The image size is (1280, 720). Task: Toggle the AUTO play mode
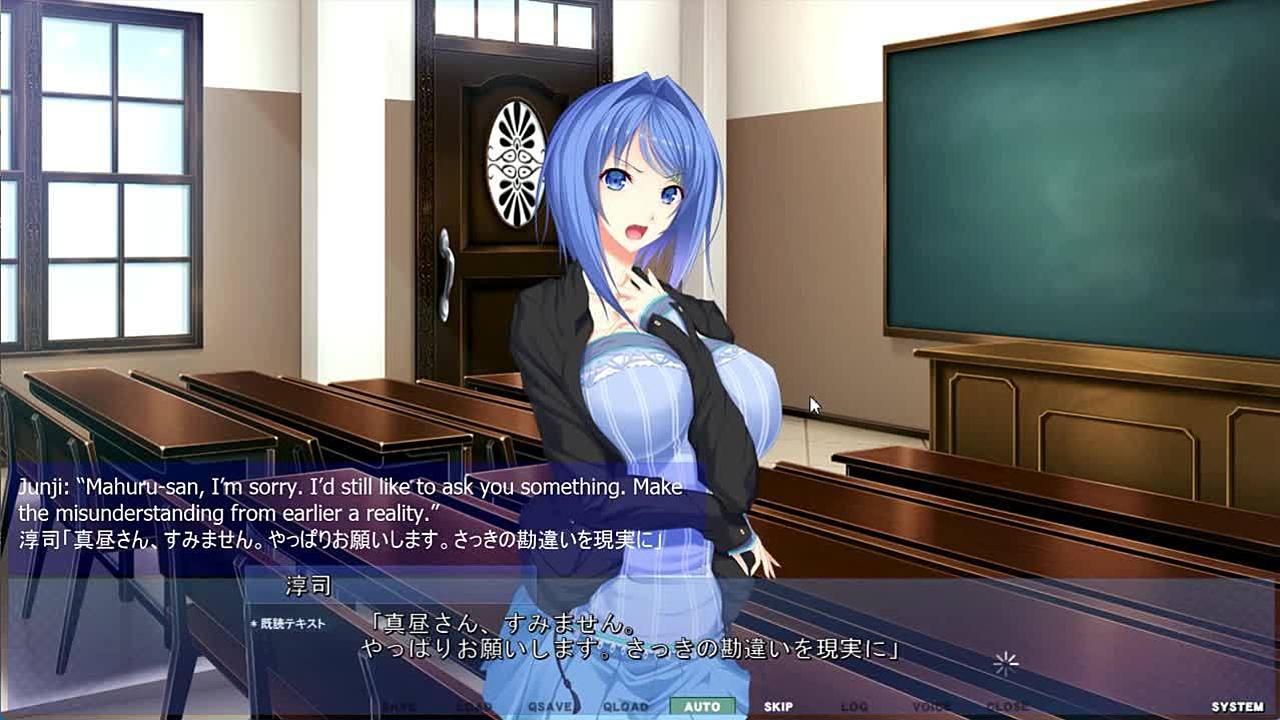pyautogui.click(x=702, y=707)
